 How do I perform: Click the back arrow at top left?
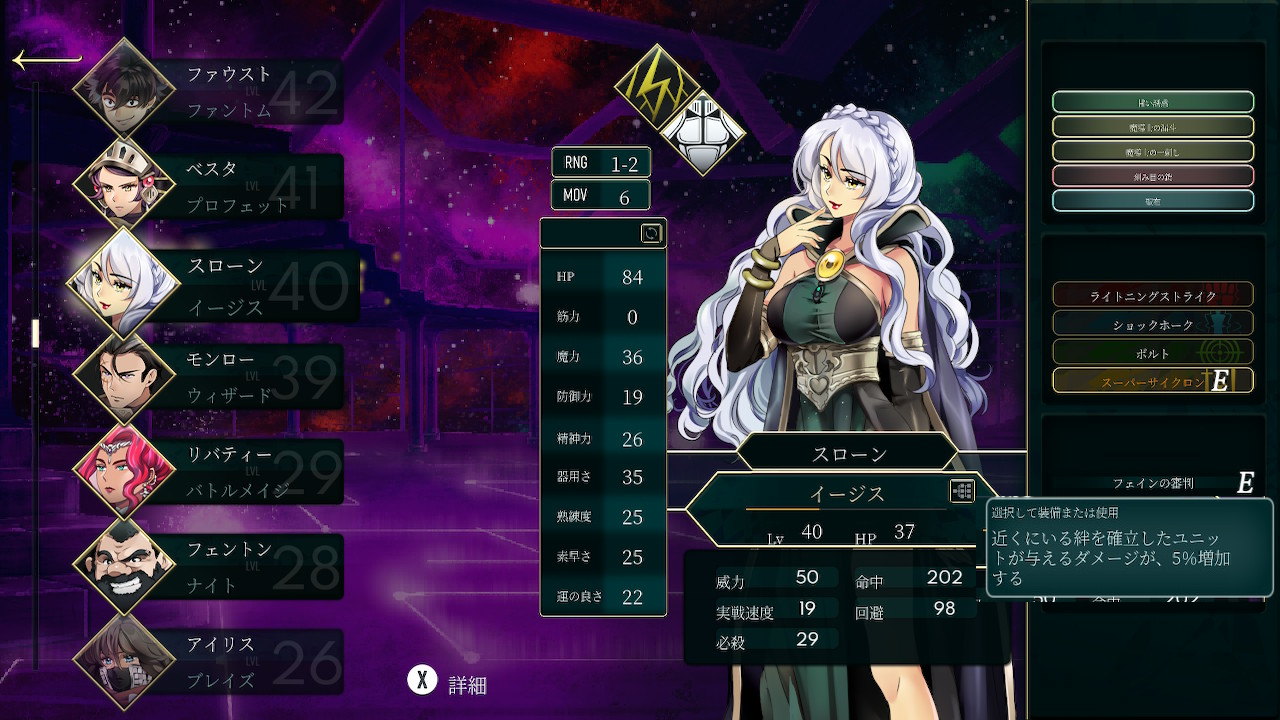tap(46, 61)
